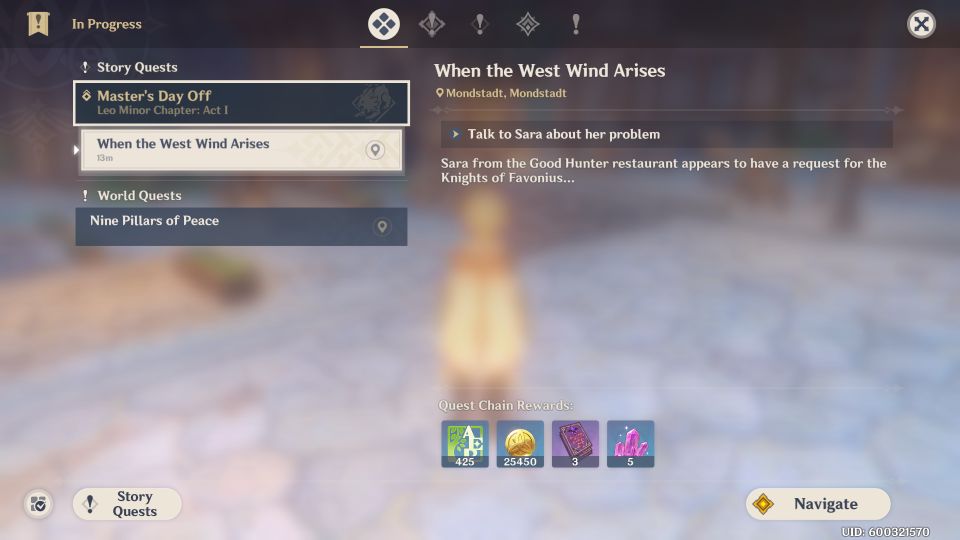Inspect the Mora coin reward
Screen dimensions: 960x540
click(x=520, y=444)
